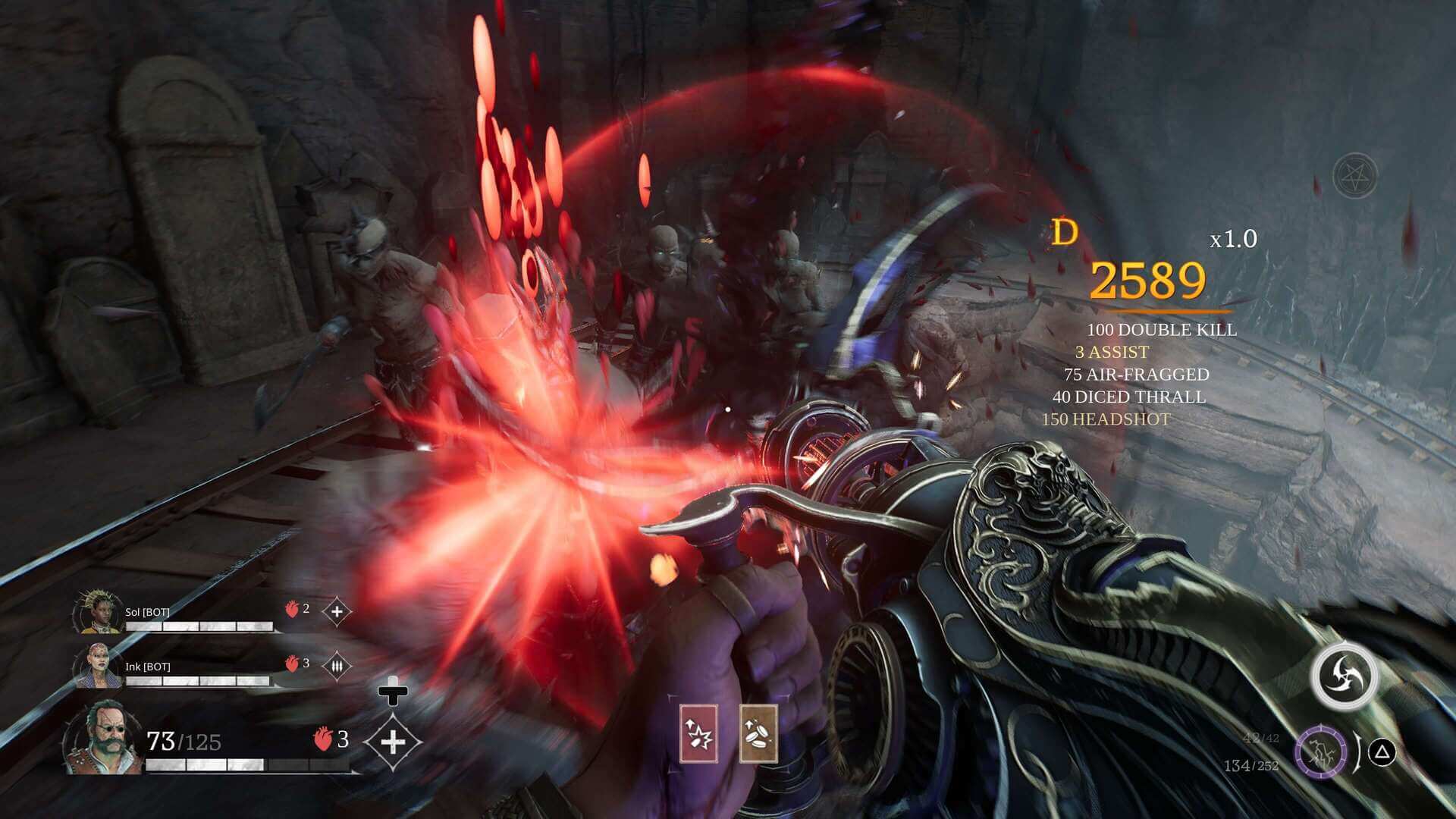Screen dimensions: 1456x819
Task: Select the red bullet-damage upgrade card
Action: (698, 733)
